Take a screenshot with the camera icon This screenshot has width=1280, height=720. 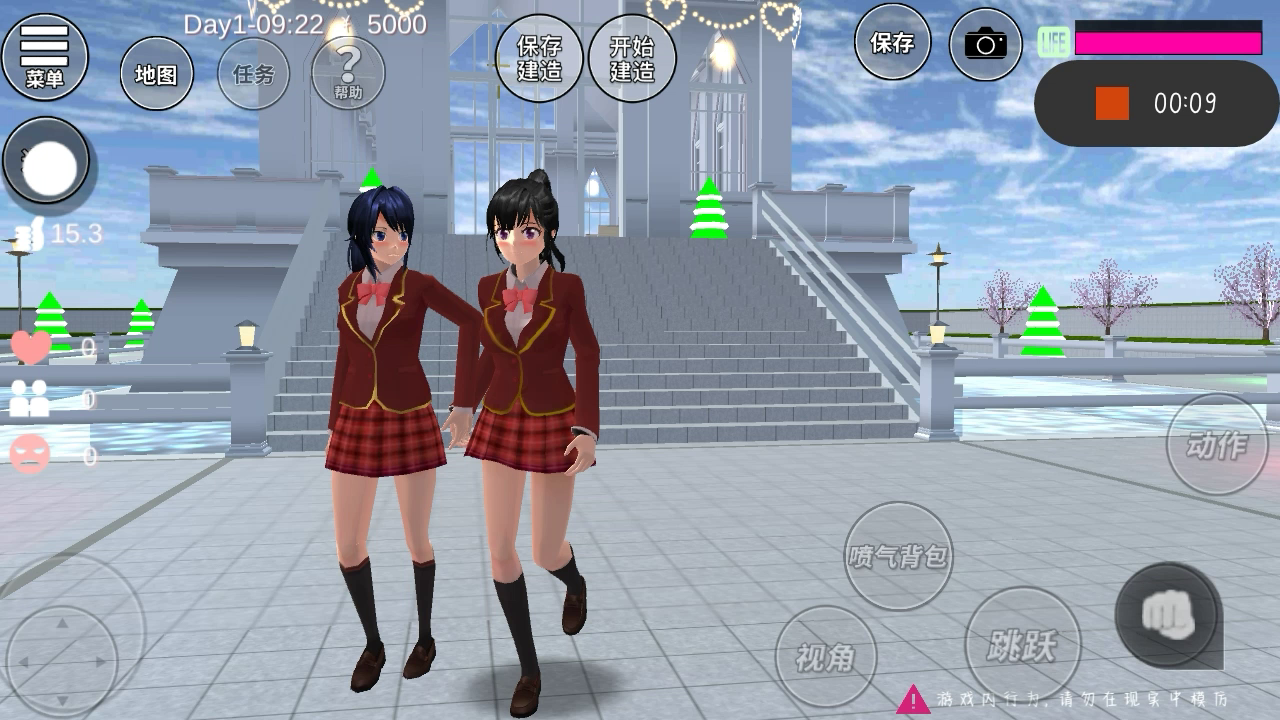tap(985, 44)
